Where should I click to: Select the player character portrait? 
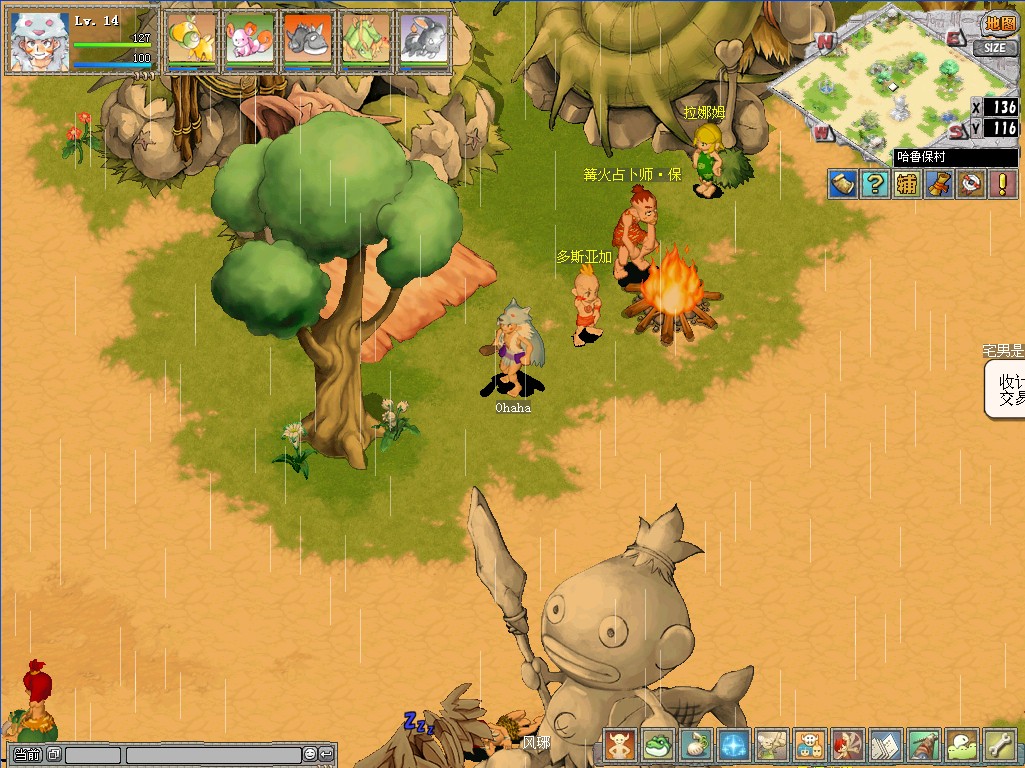point(39,42)
